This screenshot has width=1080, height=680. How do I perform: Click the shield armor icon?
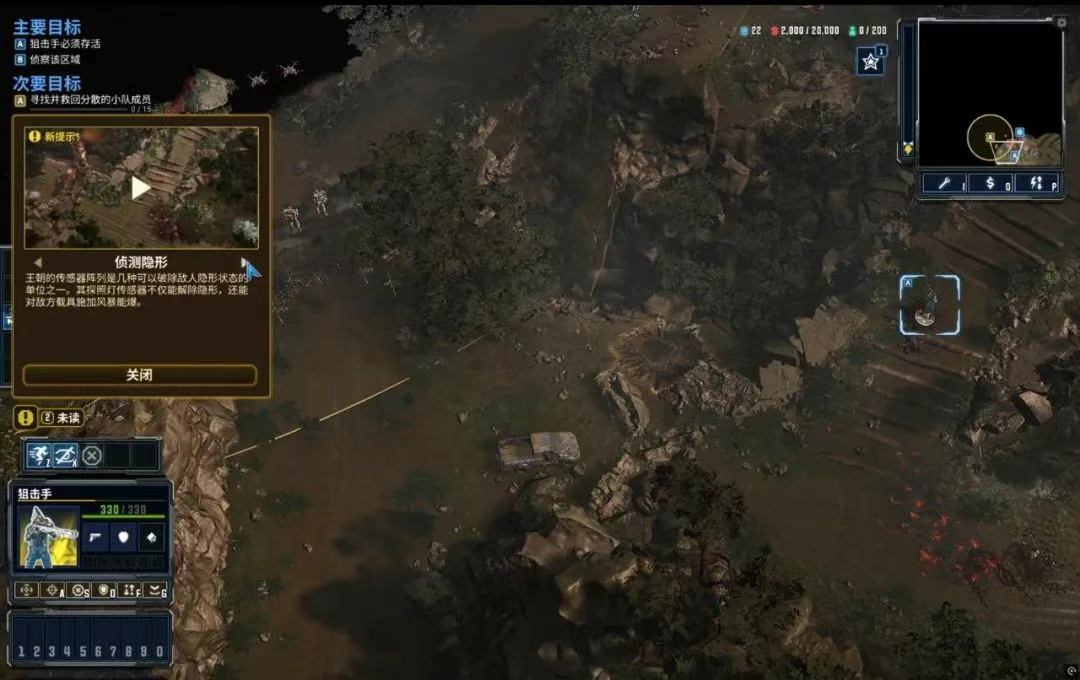(122, 538)
